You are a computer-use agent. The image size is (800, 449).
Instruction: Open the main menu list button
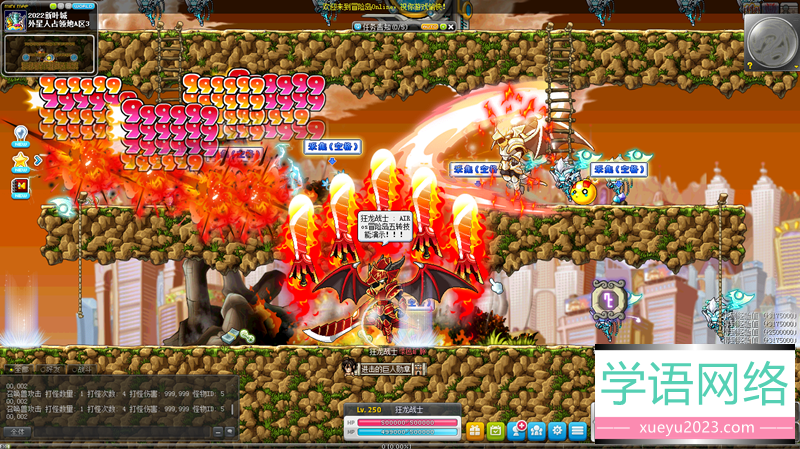pos(578,430)
